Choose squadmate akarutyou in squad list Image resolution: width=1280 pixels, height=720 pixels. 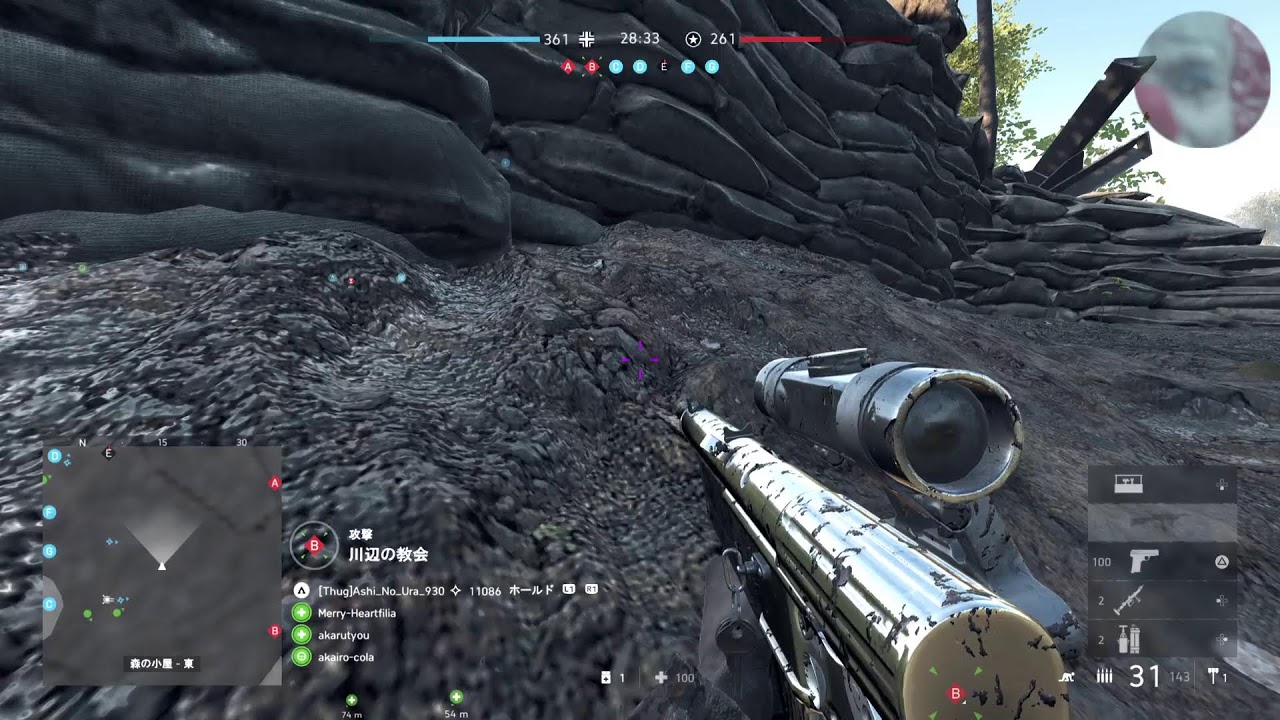tap(343, 635)
